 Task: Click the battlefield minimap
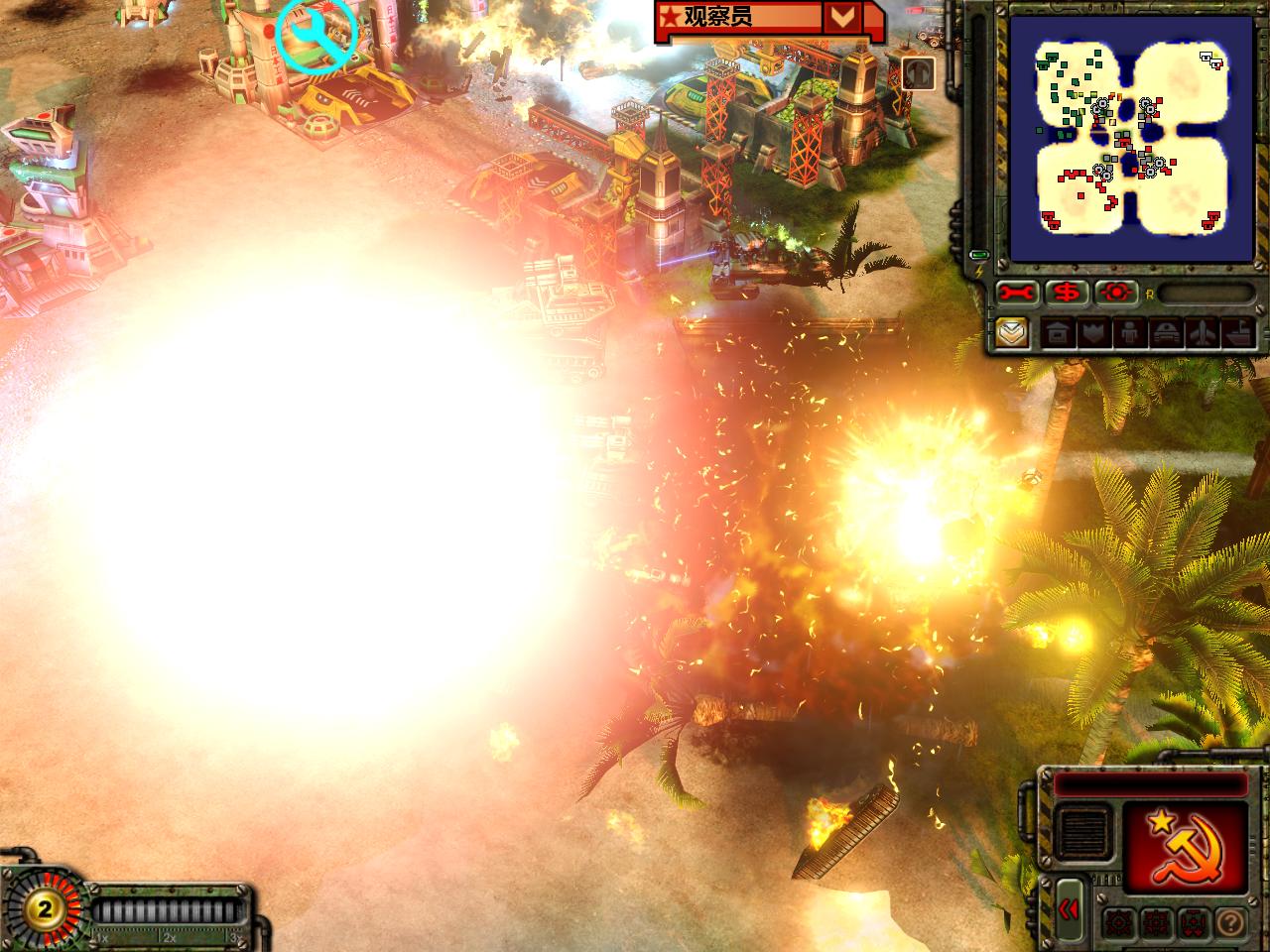click(1131, 139)
